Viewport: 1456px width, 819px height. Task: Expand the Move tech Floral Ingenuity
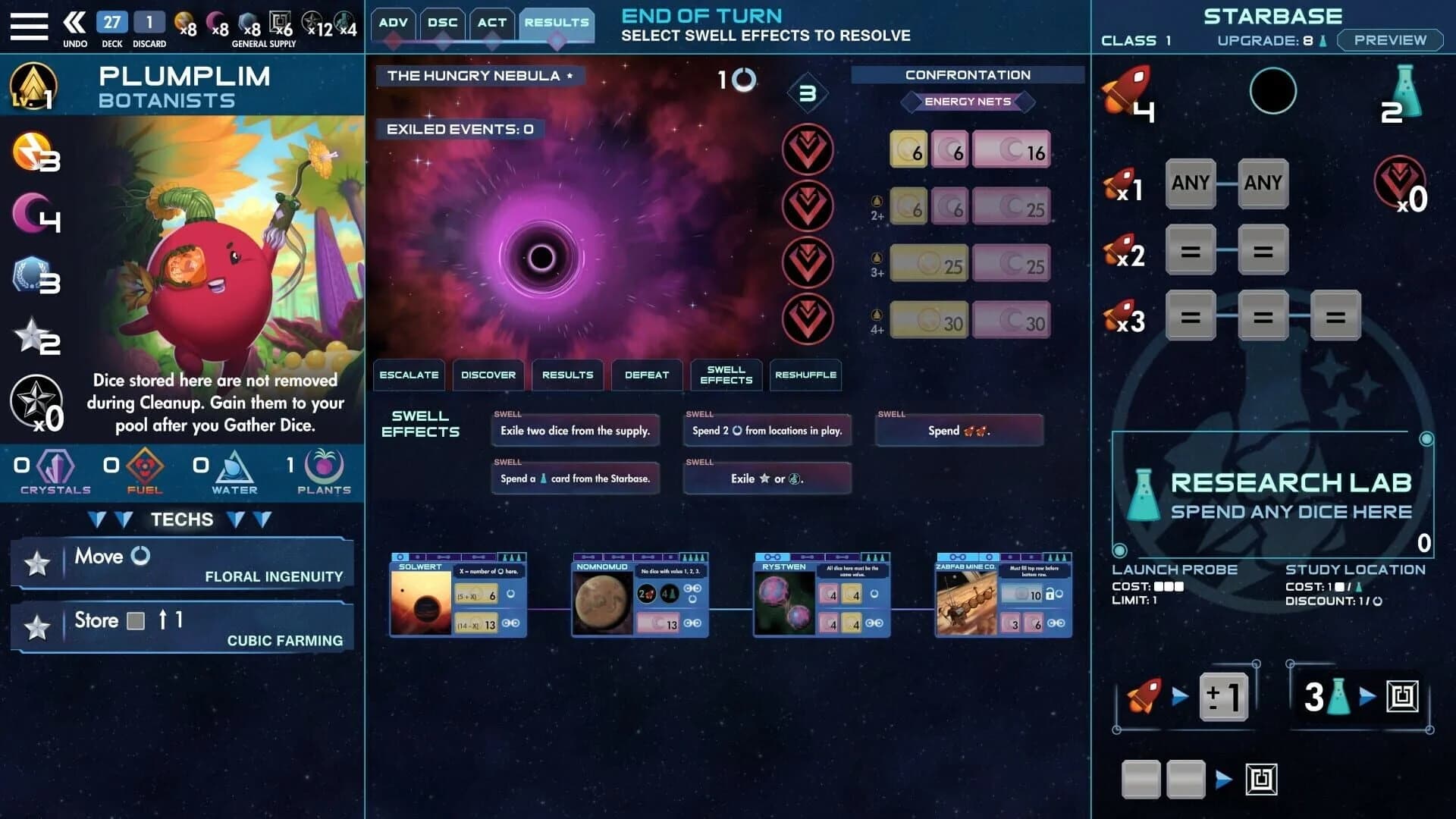pyautogui.click(x=182, y=563)
